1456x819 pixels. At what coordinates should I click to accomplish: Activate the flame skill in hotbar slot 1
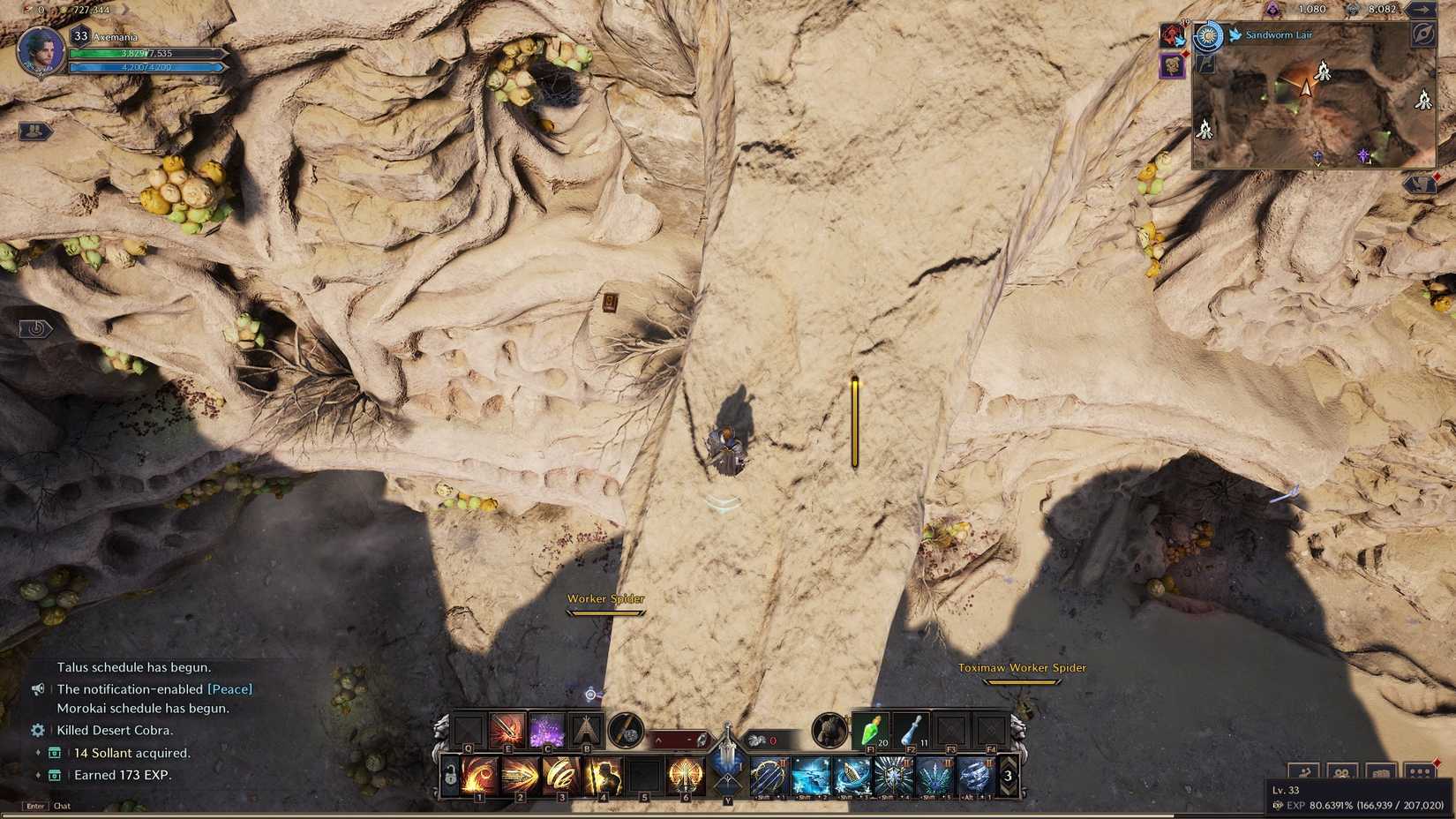479,776
